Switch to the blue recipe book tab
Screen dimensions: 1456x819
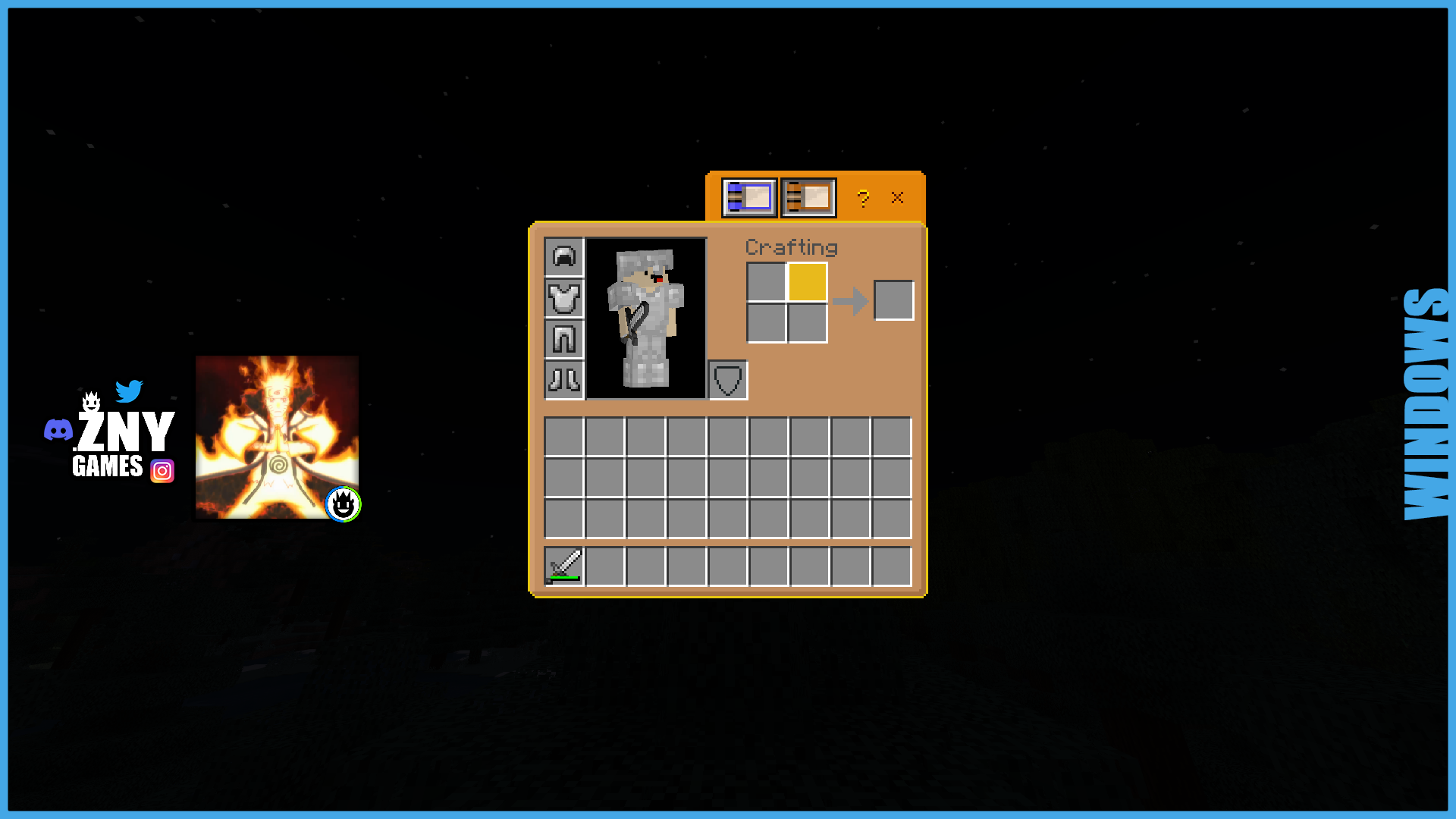(x=749, y=196)
